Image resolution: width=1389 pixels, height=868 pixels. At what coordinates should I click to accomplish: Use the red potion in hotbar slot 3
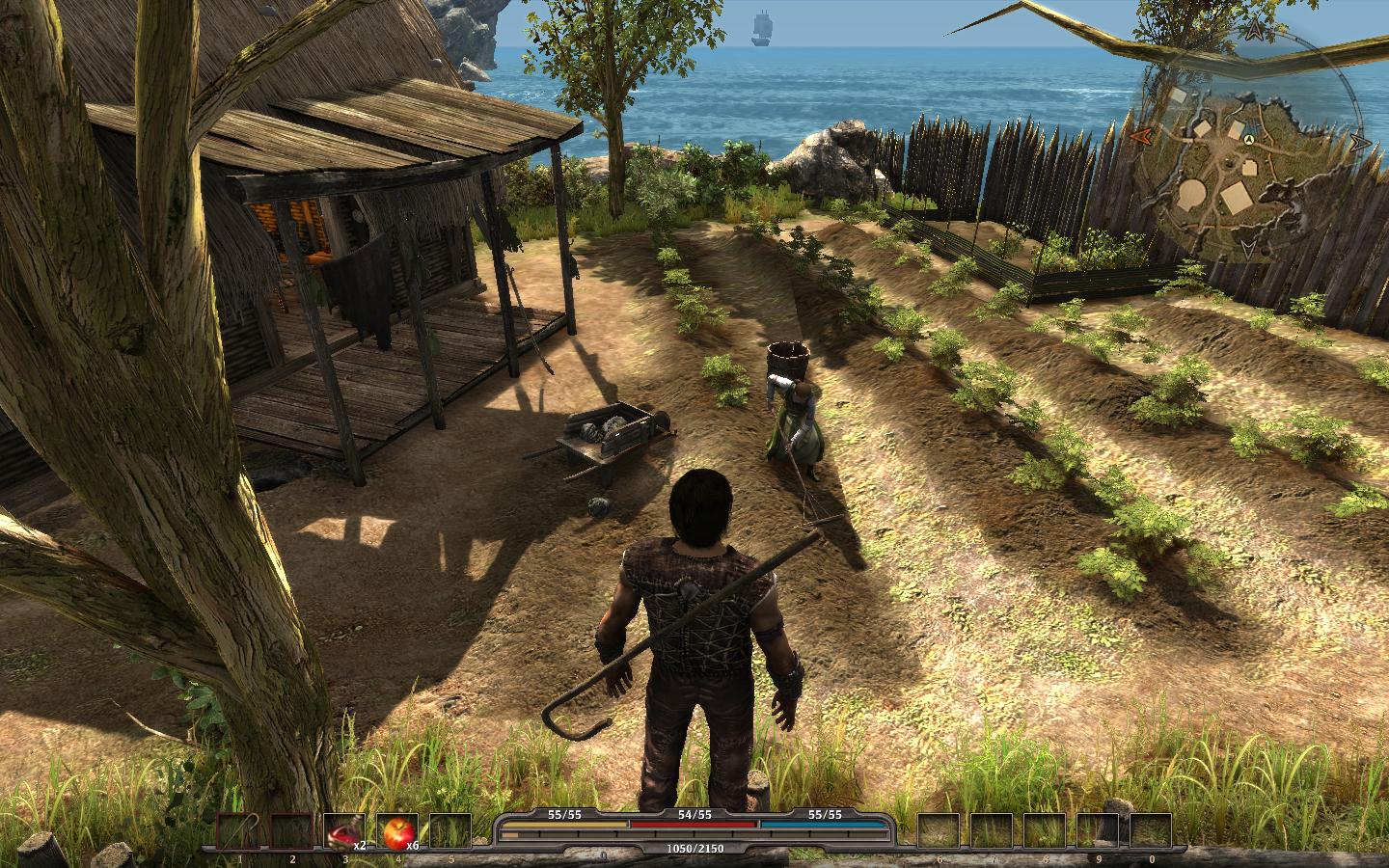(x=342, y=830)
